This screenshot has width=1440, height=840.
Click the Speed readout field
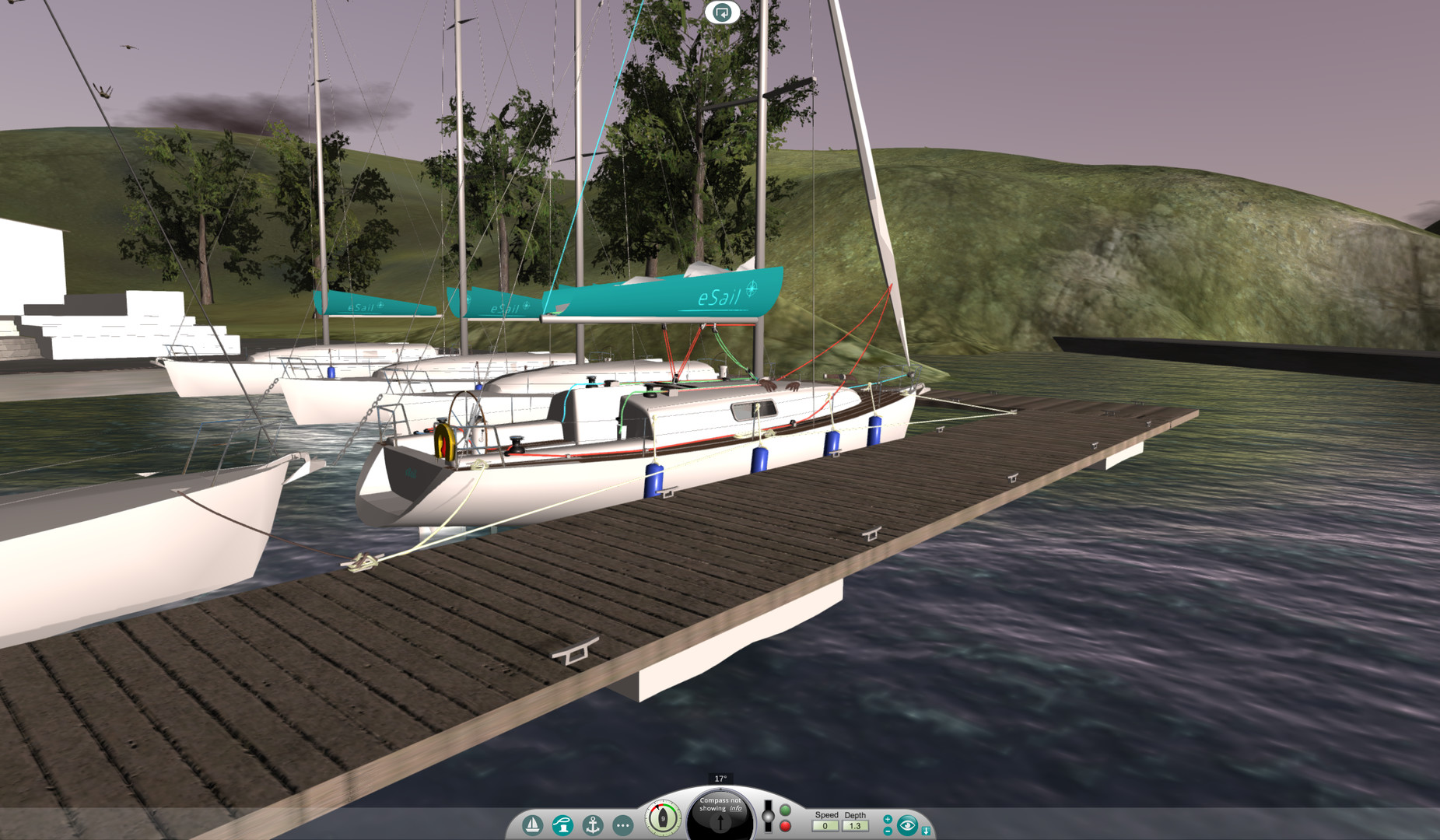[x=825, y=826]
